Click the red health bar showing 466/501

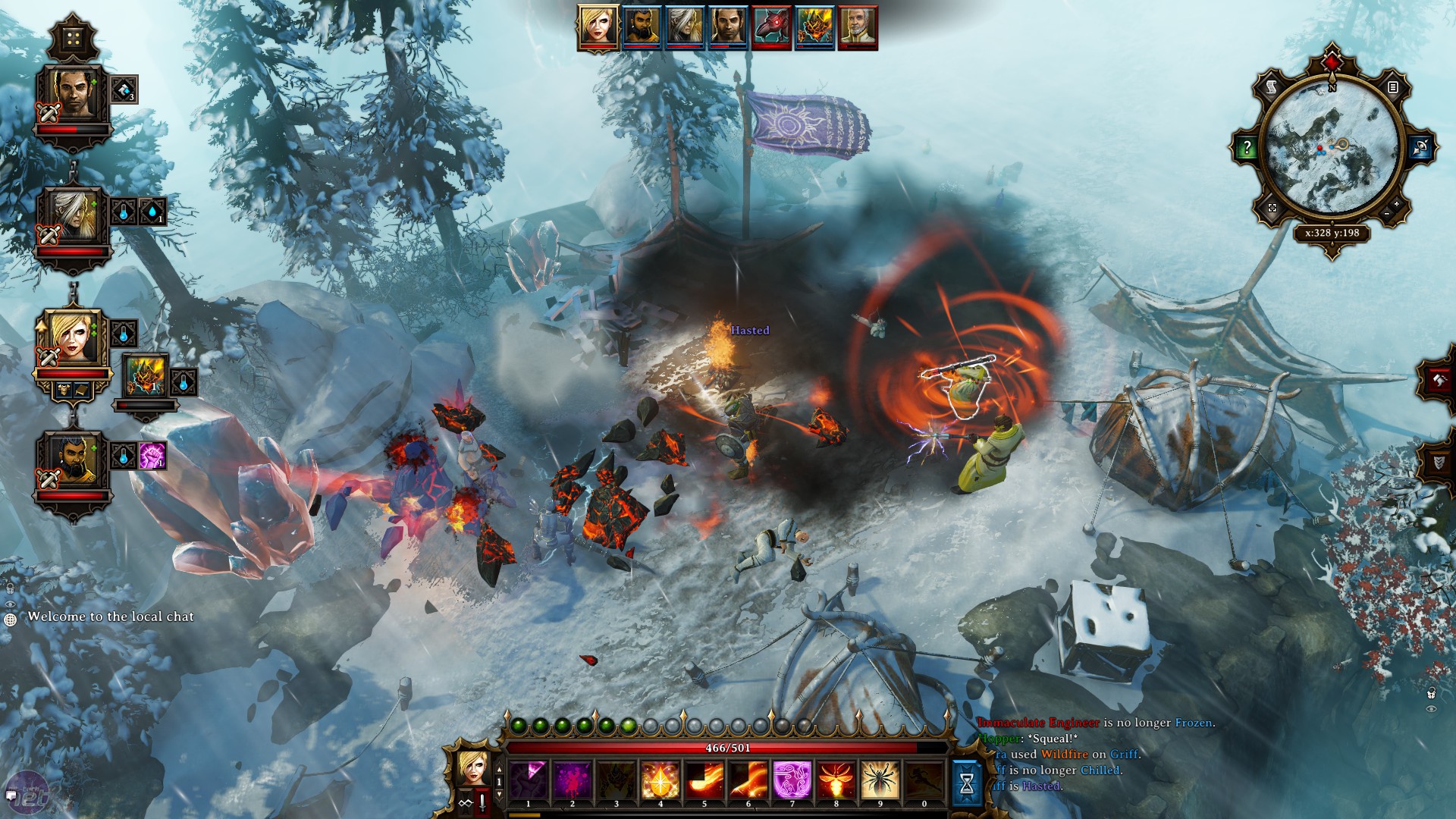pos(726,748)
